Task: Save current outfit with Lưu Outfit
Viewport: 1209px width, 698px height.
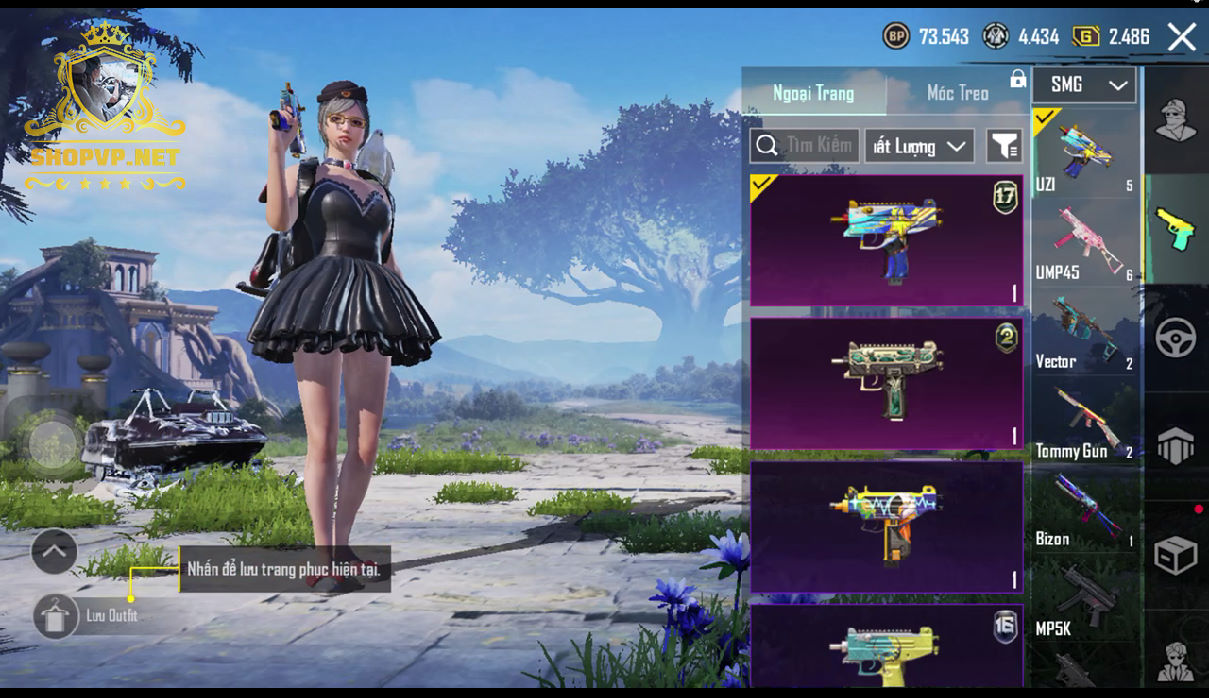Action: tap(56, 616)
